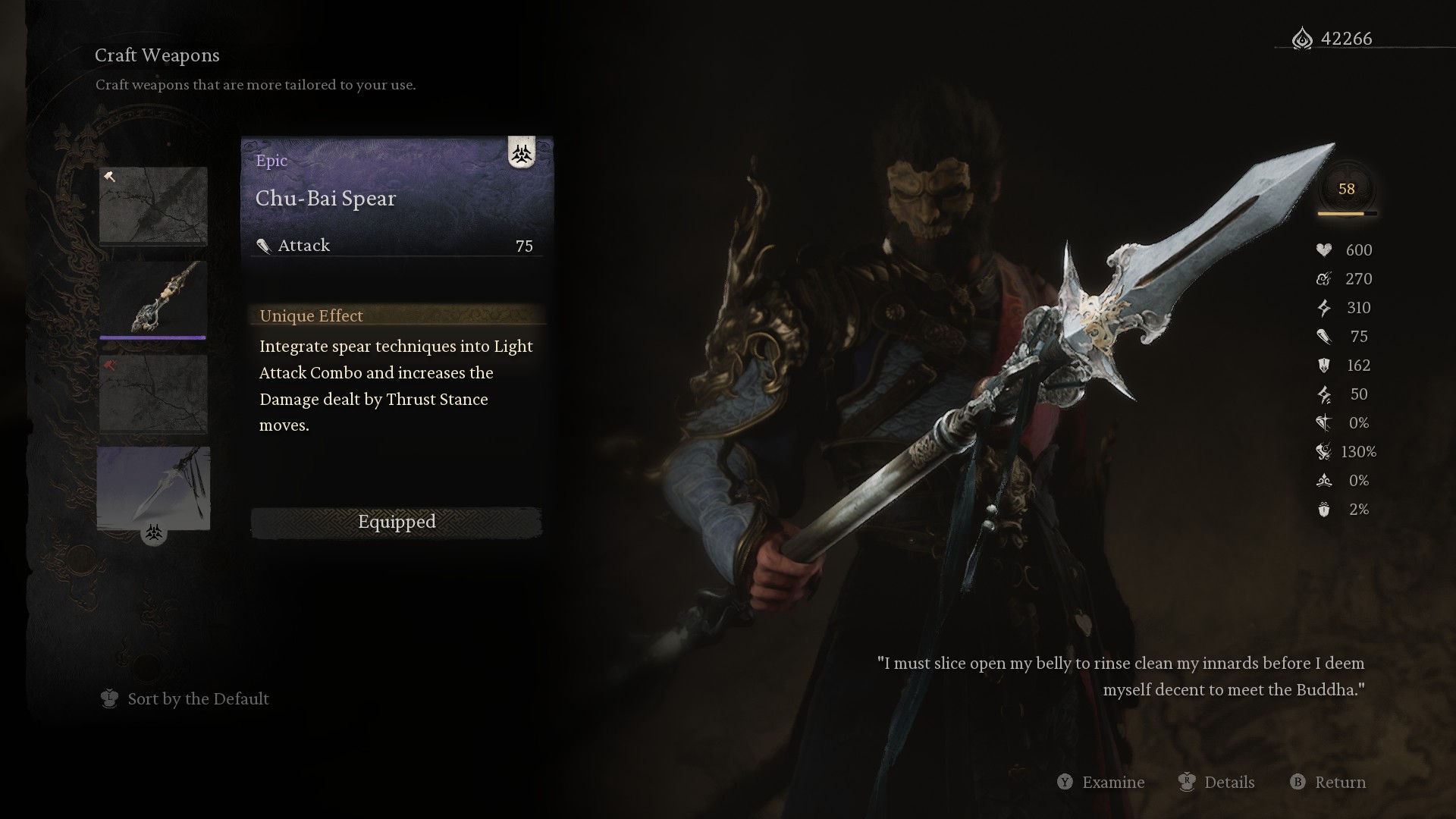Click the Health stat icon showing 600

click(1324, 249)
